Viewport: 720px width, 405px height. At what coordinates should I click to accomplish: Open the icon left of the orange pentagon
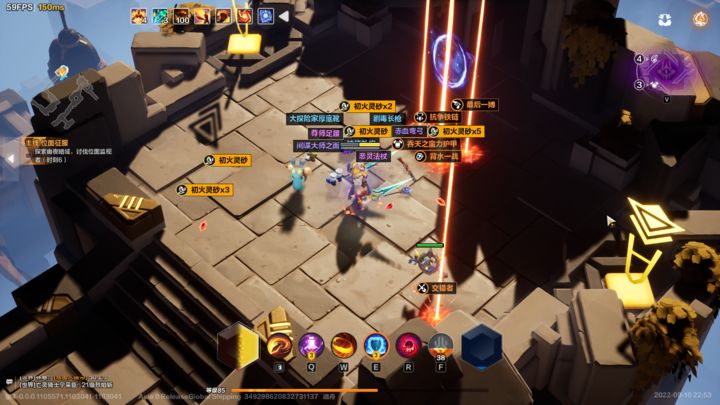665,20
